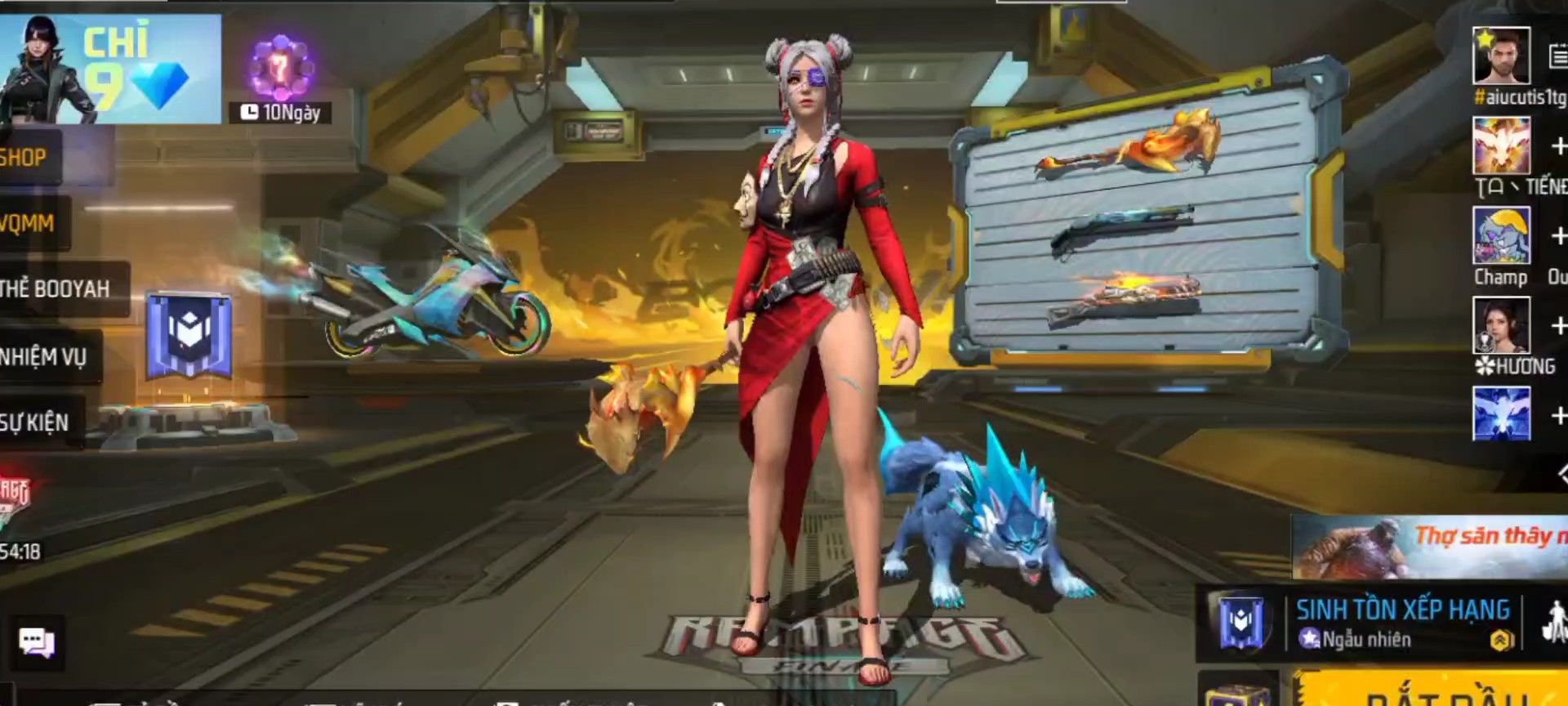Open the Thợ săn event banner
1568x706 pixels.
click(1431, 546)
